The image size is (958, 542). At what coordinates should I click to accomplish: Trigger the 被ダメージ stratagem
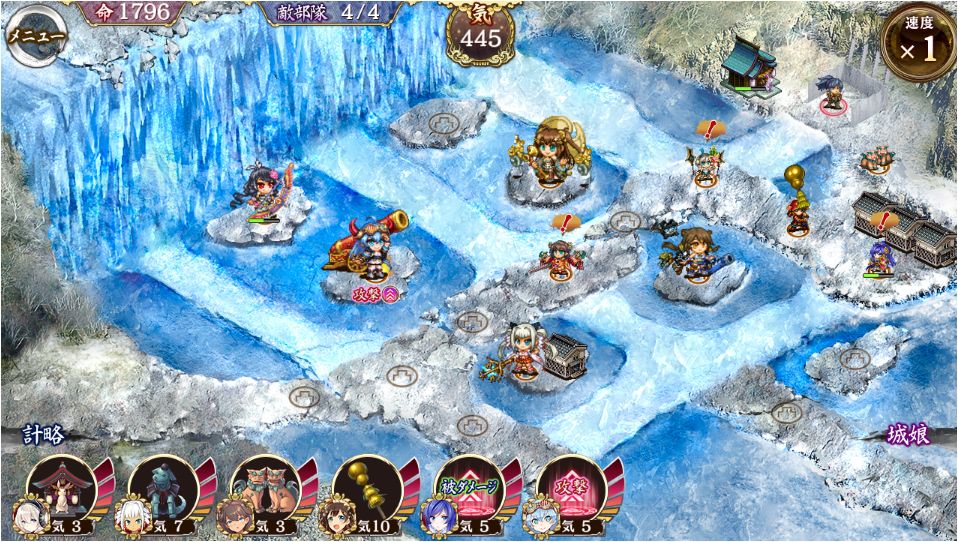470,492
